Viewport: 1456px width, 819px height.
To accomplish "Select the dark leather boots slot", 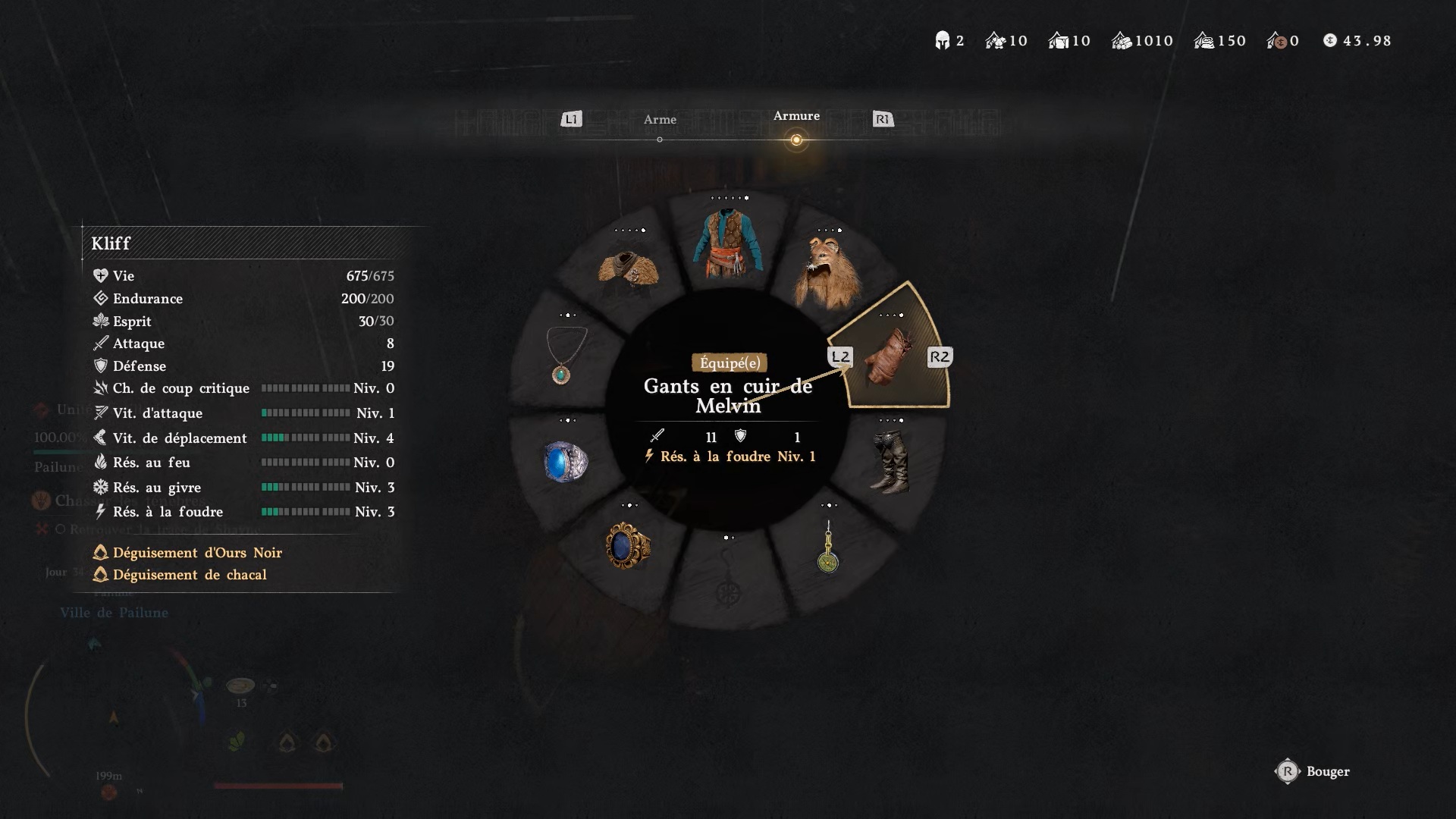I will 890,461.
